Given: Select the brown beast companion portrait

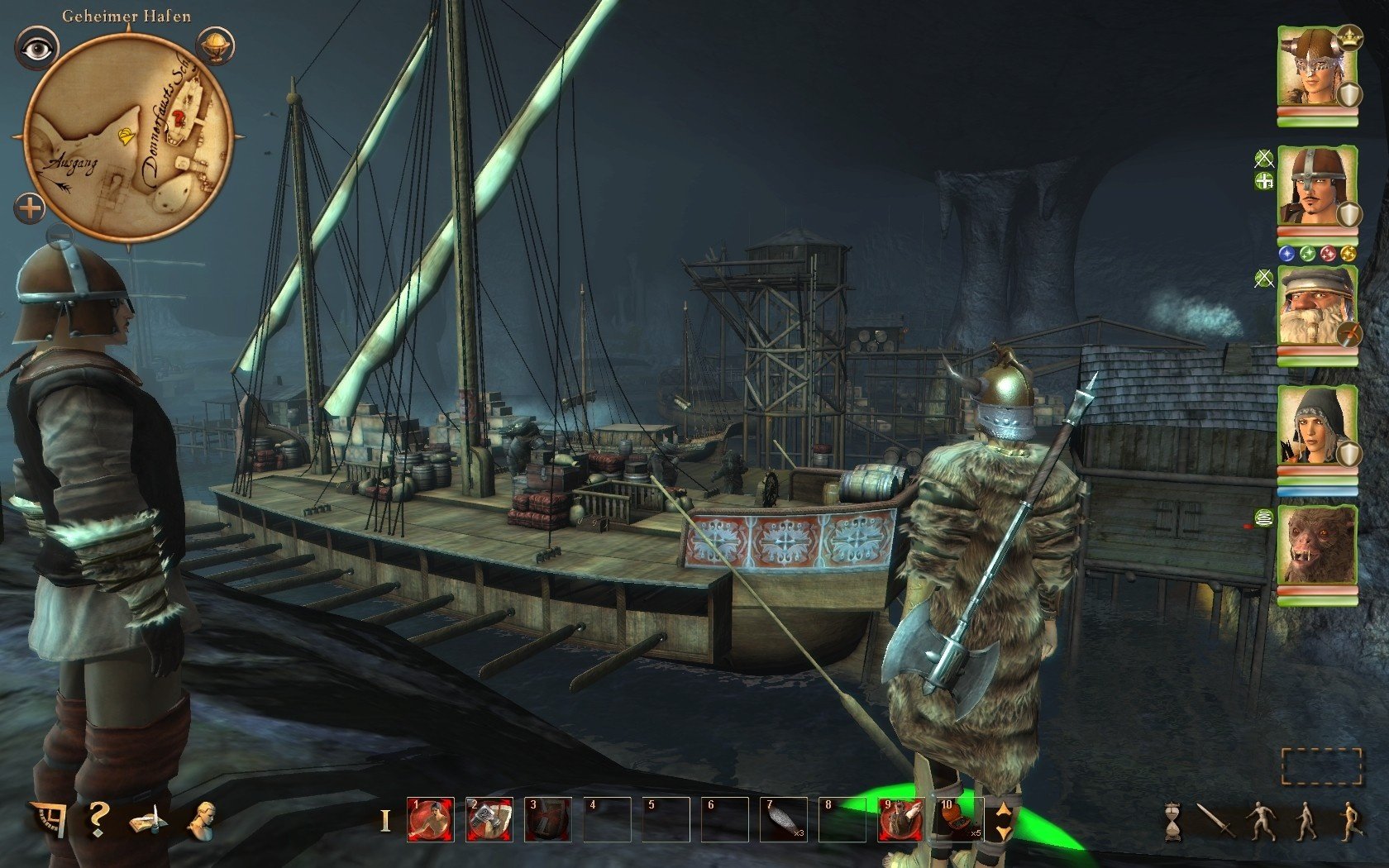Looking at the screenshot, I should point(1317,546).
